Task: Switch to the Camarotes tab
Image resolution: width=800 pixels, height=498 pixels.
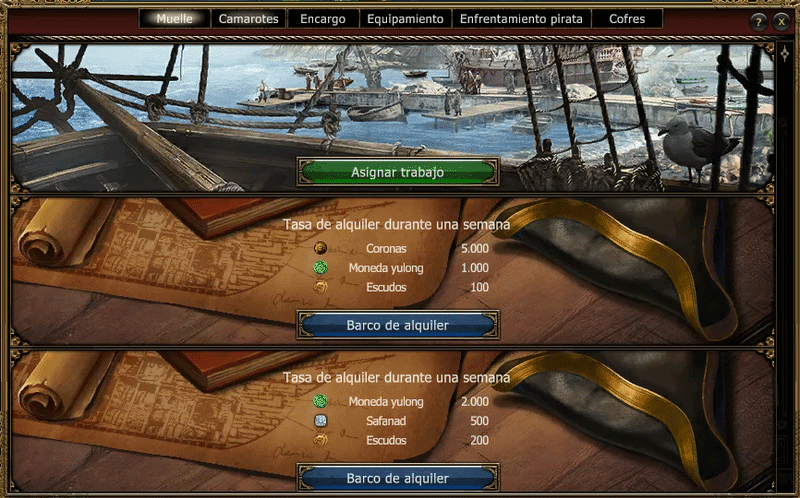Action: (x=250, y=19)
